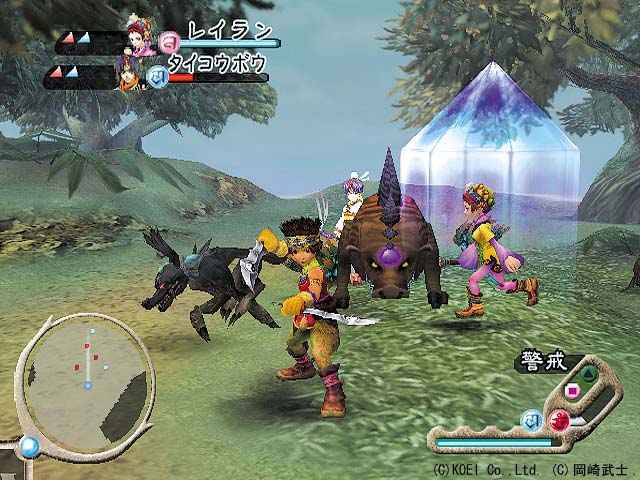The width and height of the screenshot is (640, 480).
Task: Select the レイラン character portrait
Action: click(x=138, y=35)
